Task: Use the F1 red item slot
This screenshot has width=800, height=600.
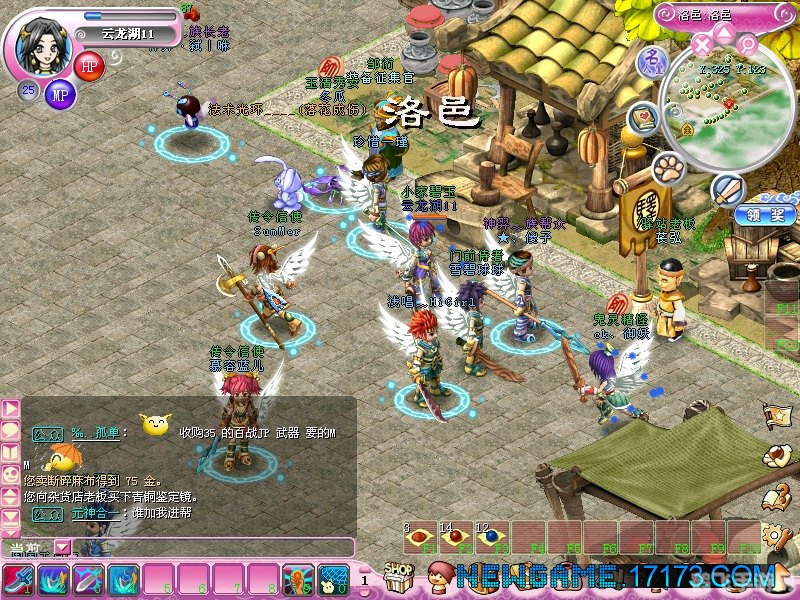Action: pyautogui.click(x=420, y=538)
